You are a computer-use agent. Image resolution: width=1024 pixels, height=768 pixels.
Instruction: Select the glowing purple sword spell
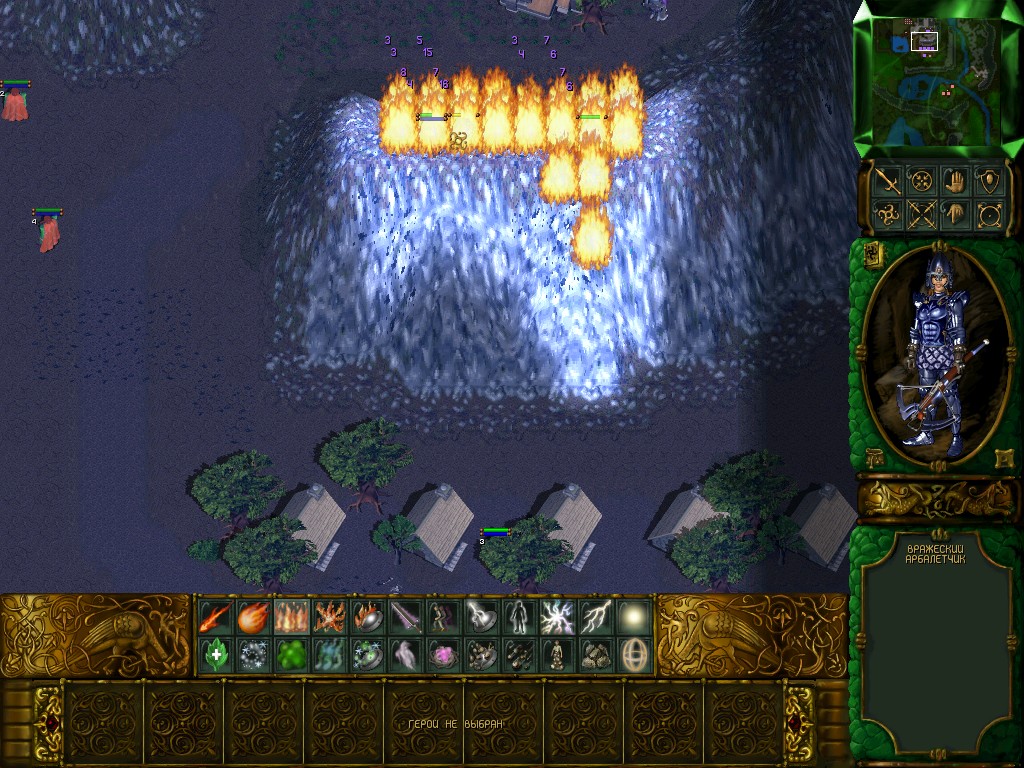point(405,617)
